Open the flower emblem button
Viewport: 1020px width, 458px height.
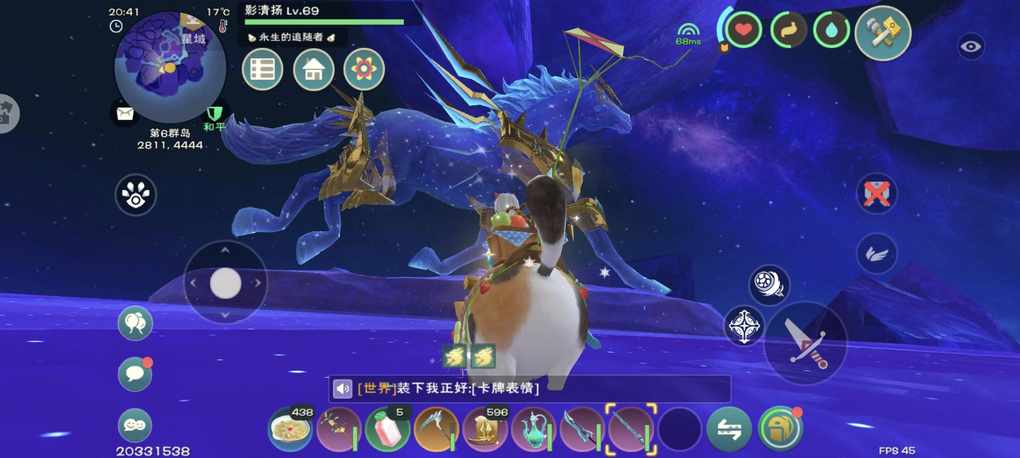pyautogui.click(x=364, y=70)
